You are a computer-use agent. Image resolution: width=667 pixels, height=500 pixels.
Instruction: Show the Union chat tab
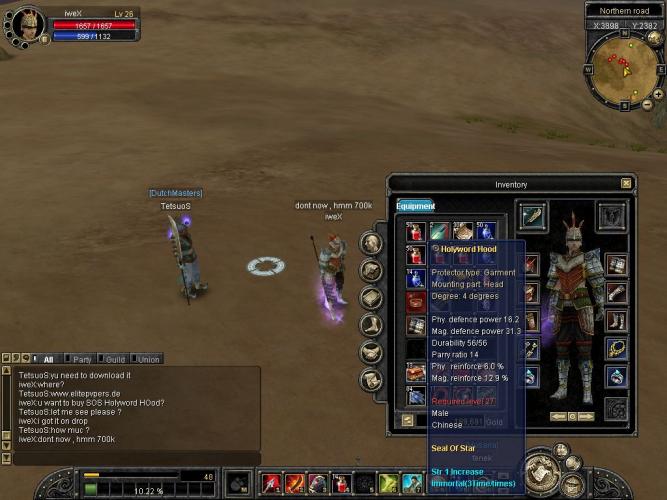(148, 359)
